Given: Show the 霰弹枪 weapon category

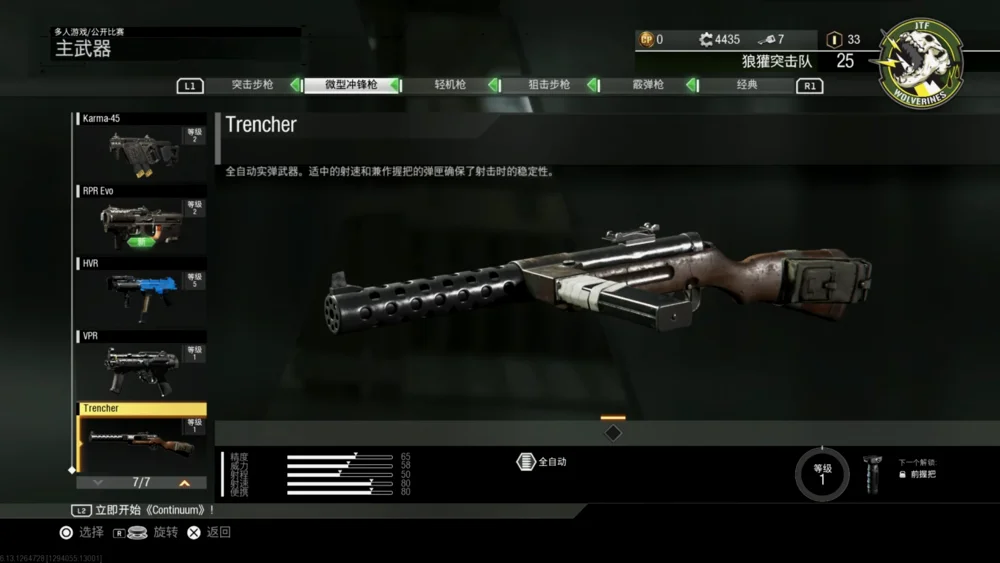Looking at the screenshot, I should pyautogui.click(x=647, y=85).
